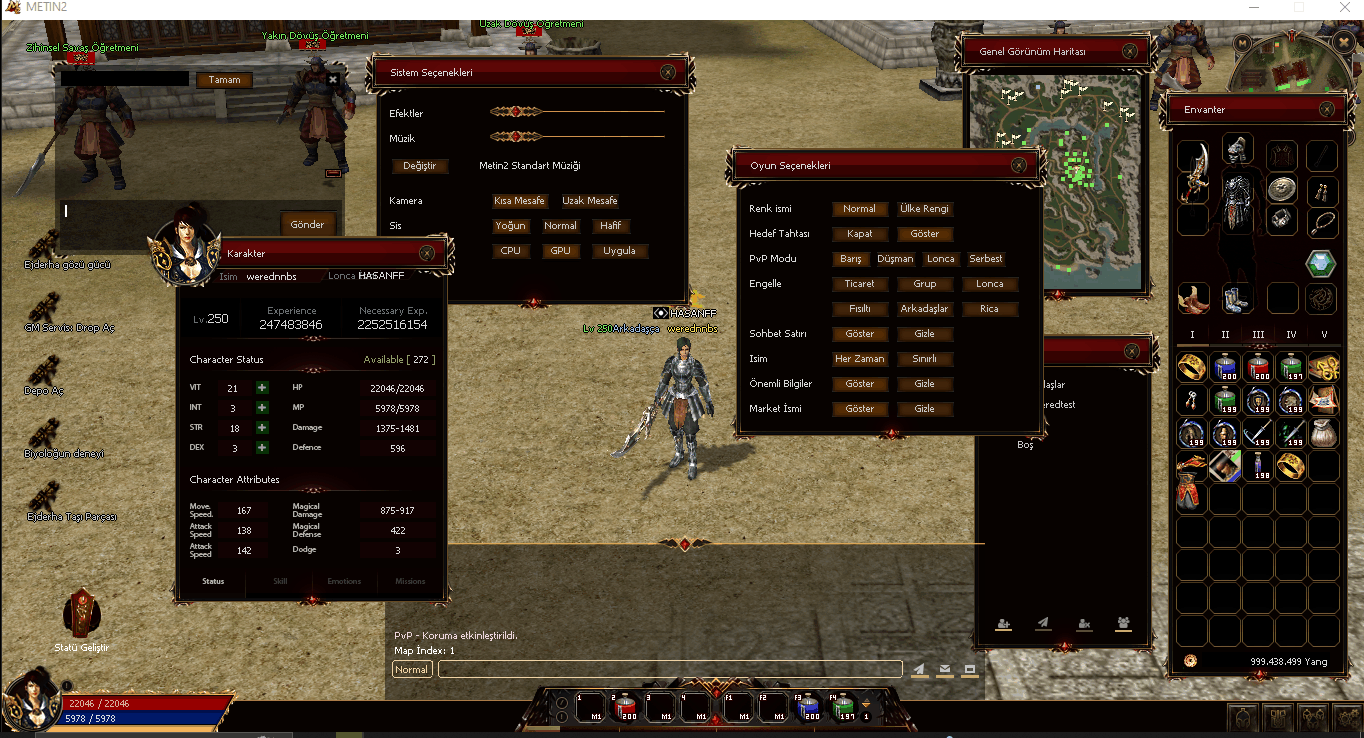Screen dimensions: 1364x738
Task: Click the add friend icon in Arkadaşlar panel
Action: coord(1003,623)
